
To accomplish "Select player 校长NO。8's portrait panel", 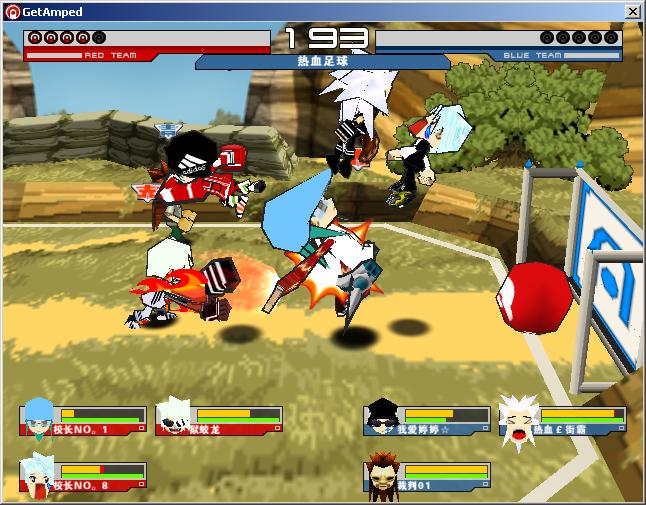I will 82,476.
